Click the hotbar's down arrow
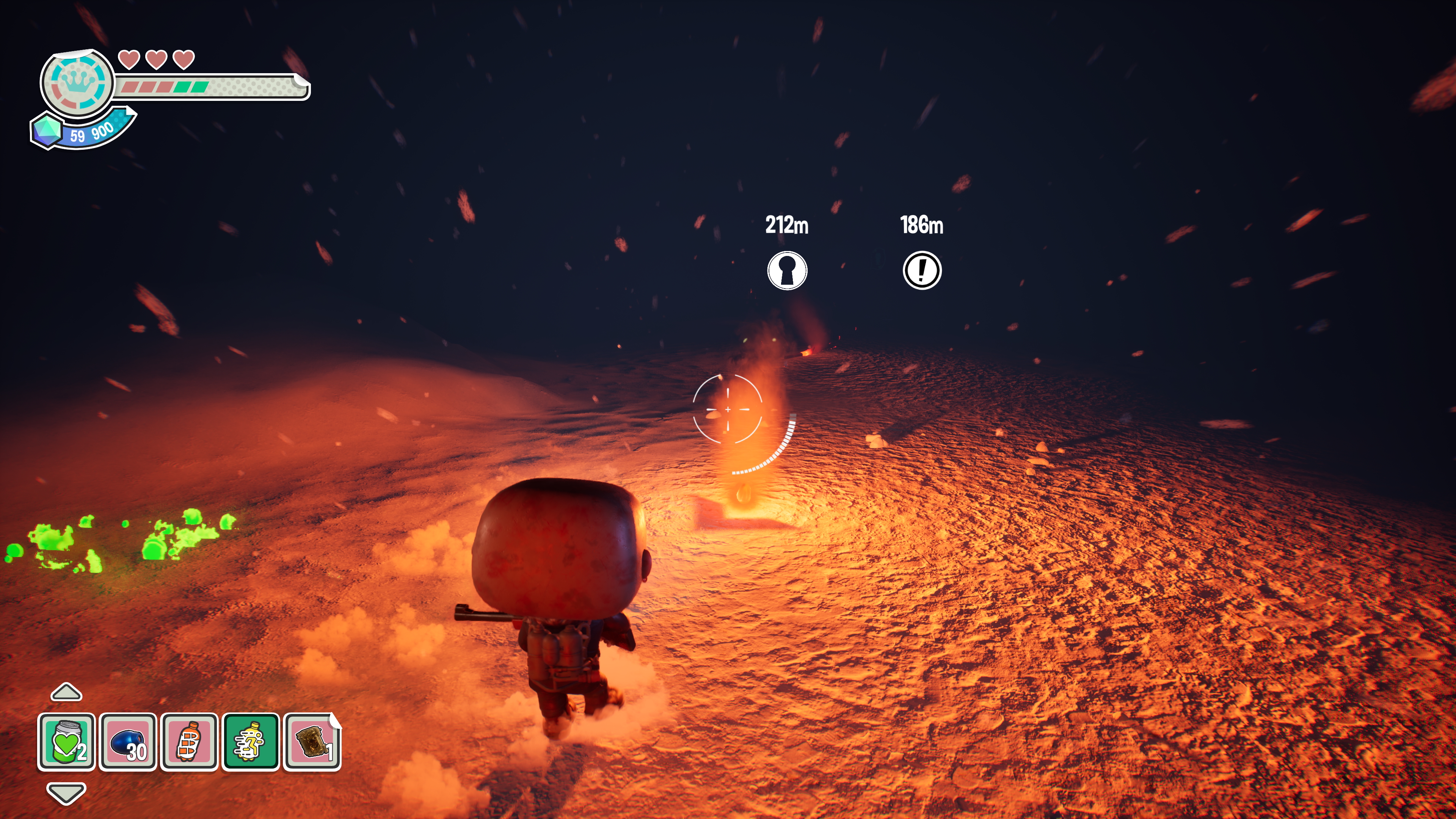Screen dimensions: 1456x819 66,792
